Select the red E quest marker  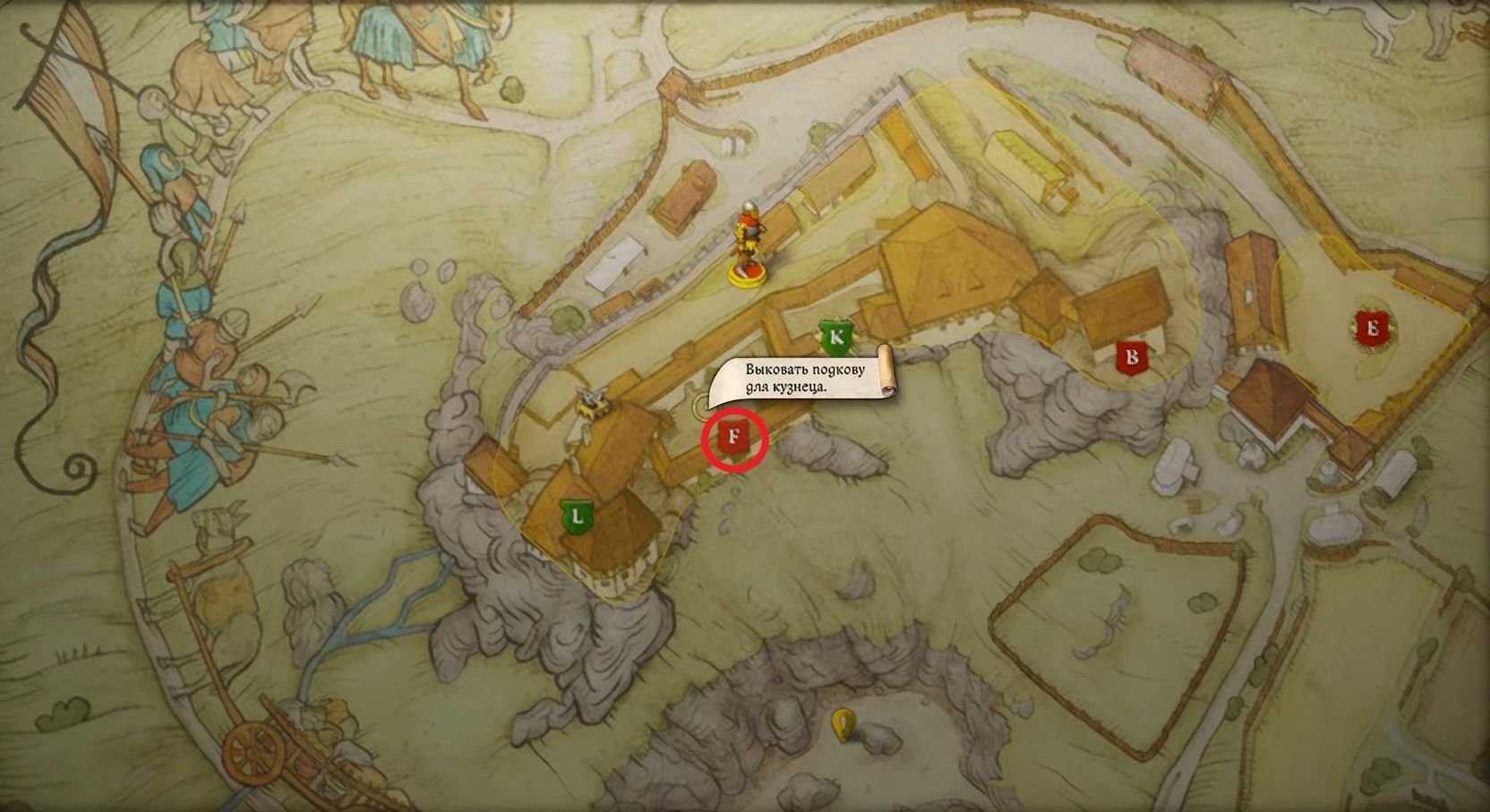pyautogui.click(x=1370, y=329)
